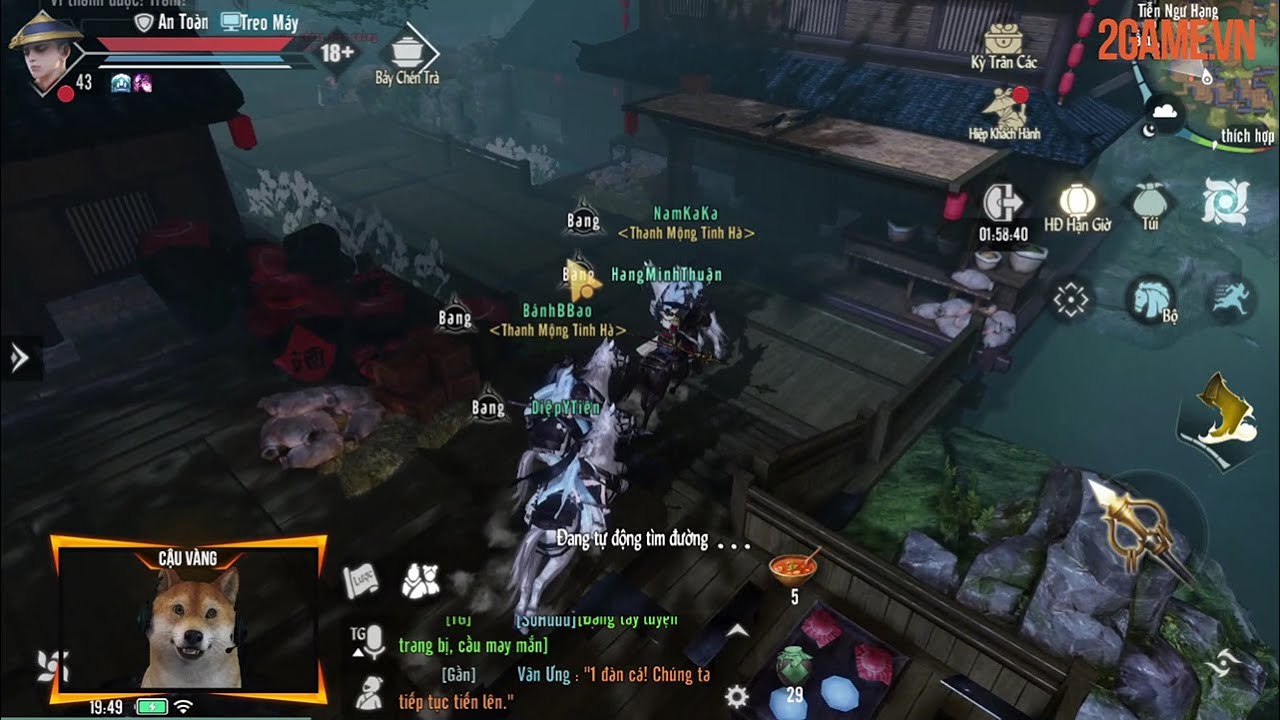Expand the left side panel arrow
This screenshot has width=1280, height=720.
click(x=19, y=358)
